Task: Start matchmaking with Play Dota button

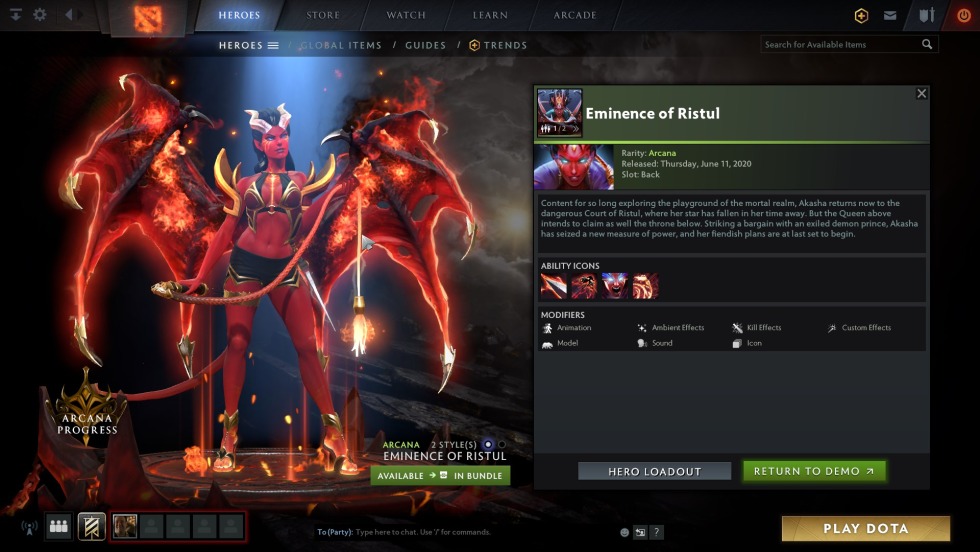Action: click(x=865, y=528)
